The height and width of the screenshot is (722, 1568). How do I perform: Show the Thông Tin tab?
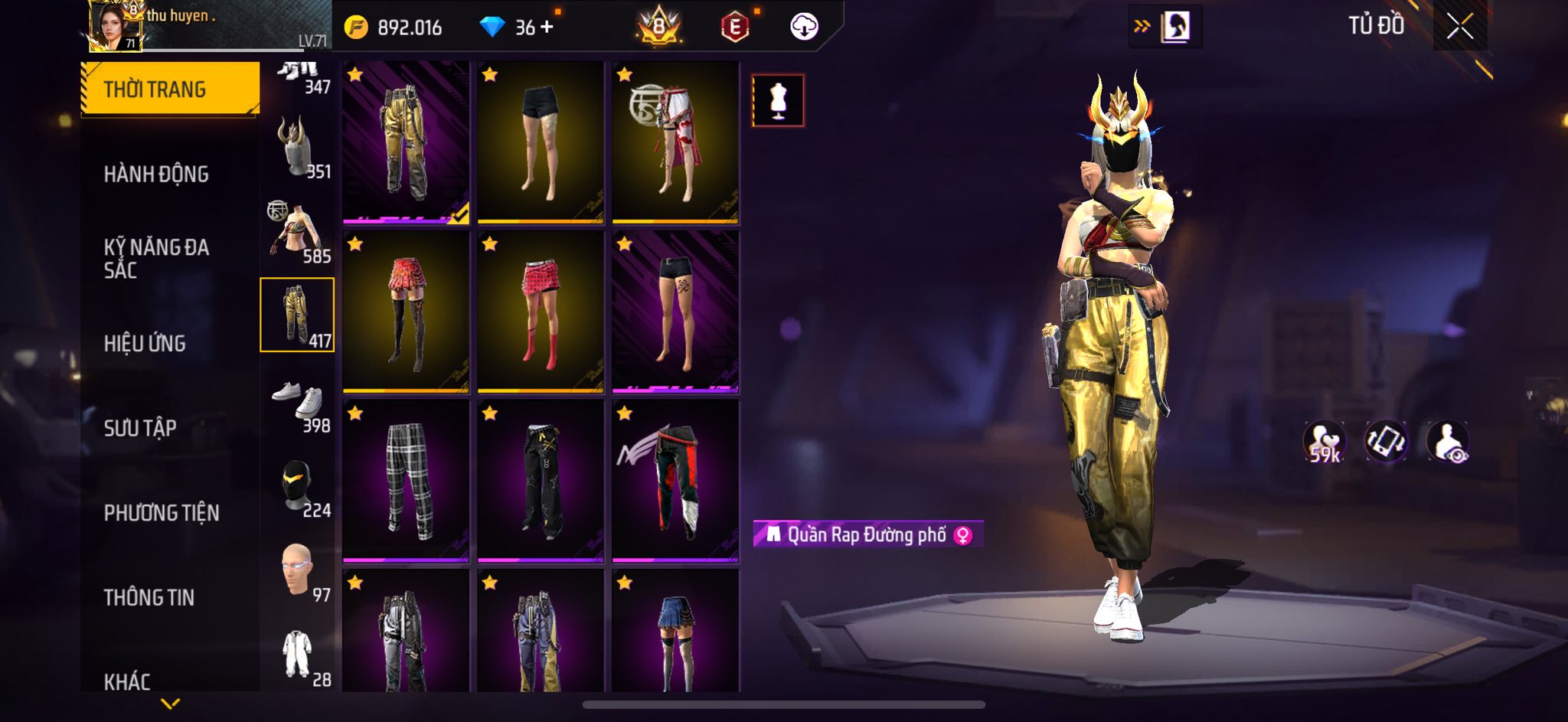149,597
